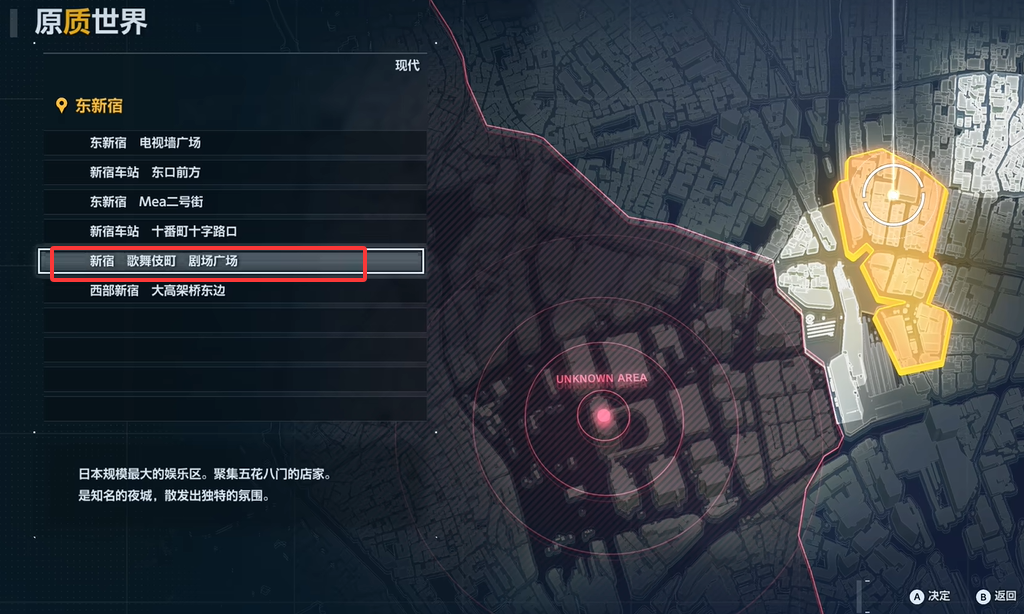Pick 新宿车站 十番町十字路口 from list
This screenshot has height=614, width=1024.
pyautogui.click(x=163, y=232)
